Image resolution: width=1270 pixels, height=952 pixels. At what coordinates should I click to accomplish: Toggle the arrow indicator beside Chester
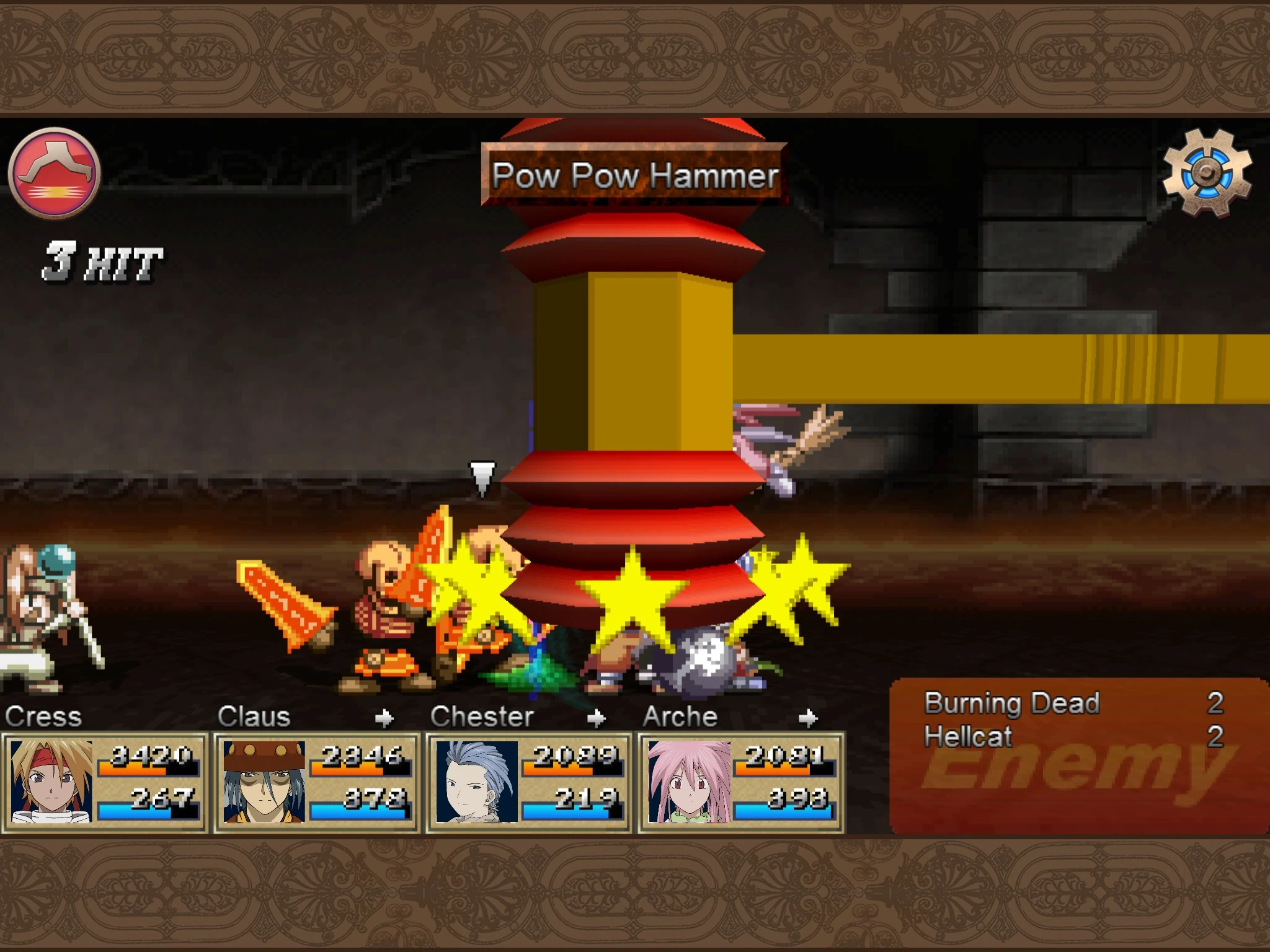click(597, 718)
